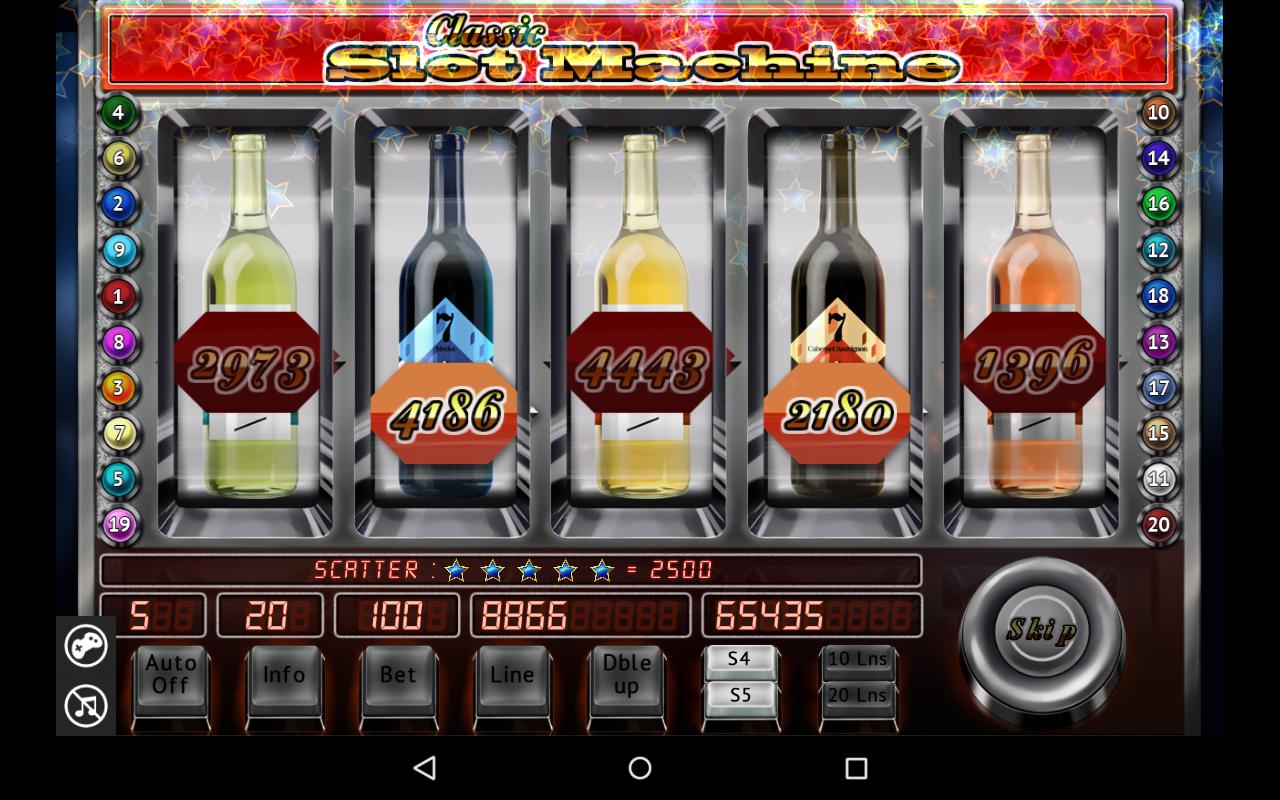Switch to 20 Lns play
Viewport: 1280px width, 800px height.
[x=859, y=696]
